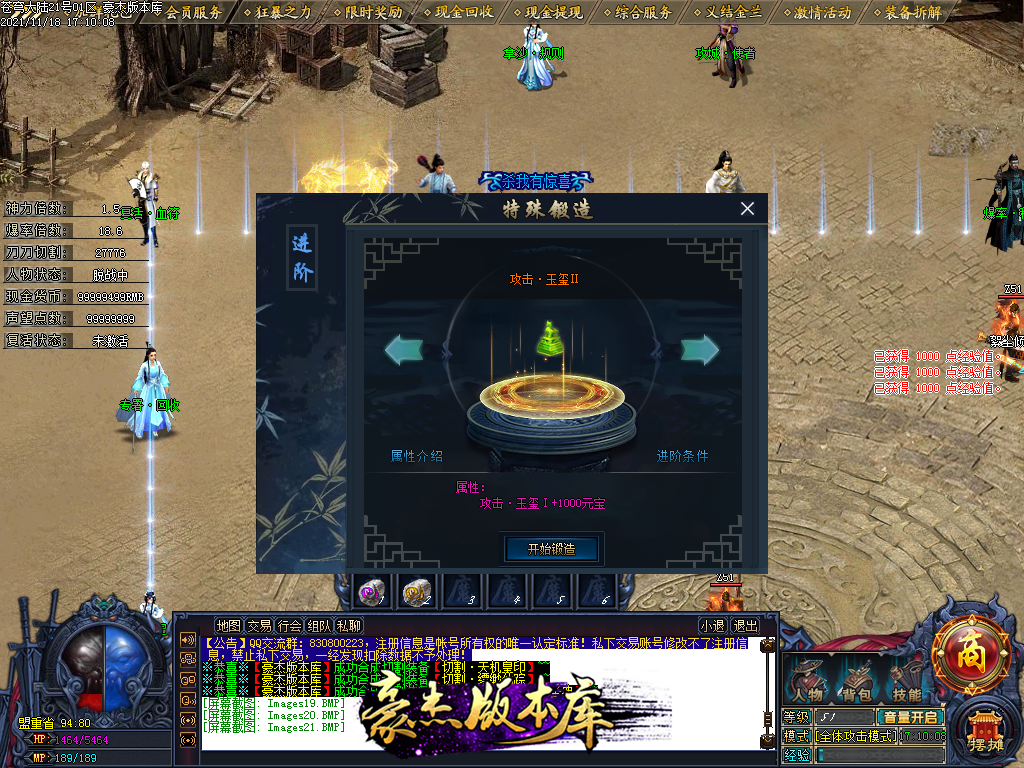Open the 地图 map button above chat

click(229, 626)
